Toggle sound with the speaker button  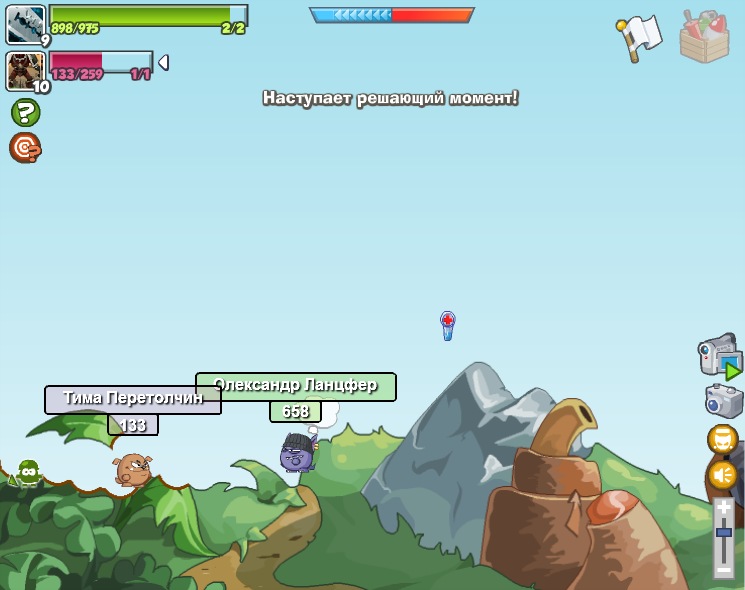click(722, 474)
